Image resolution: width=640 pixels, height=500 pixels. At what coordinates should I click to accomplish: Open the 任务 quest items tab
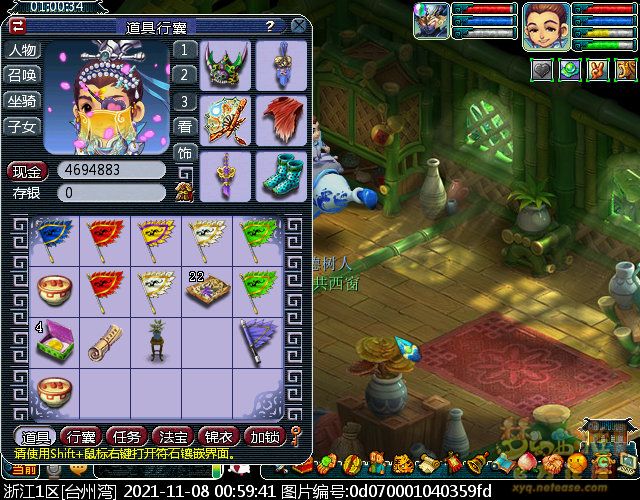[x=125, y=436]
